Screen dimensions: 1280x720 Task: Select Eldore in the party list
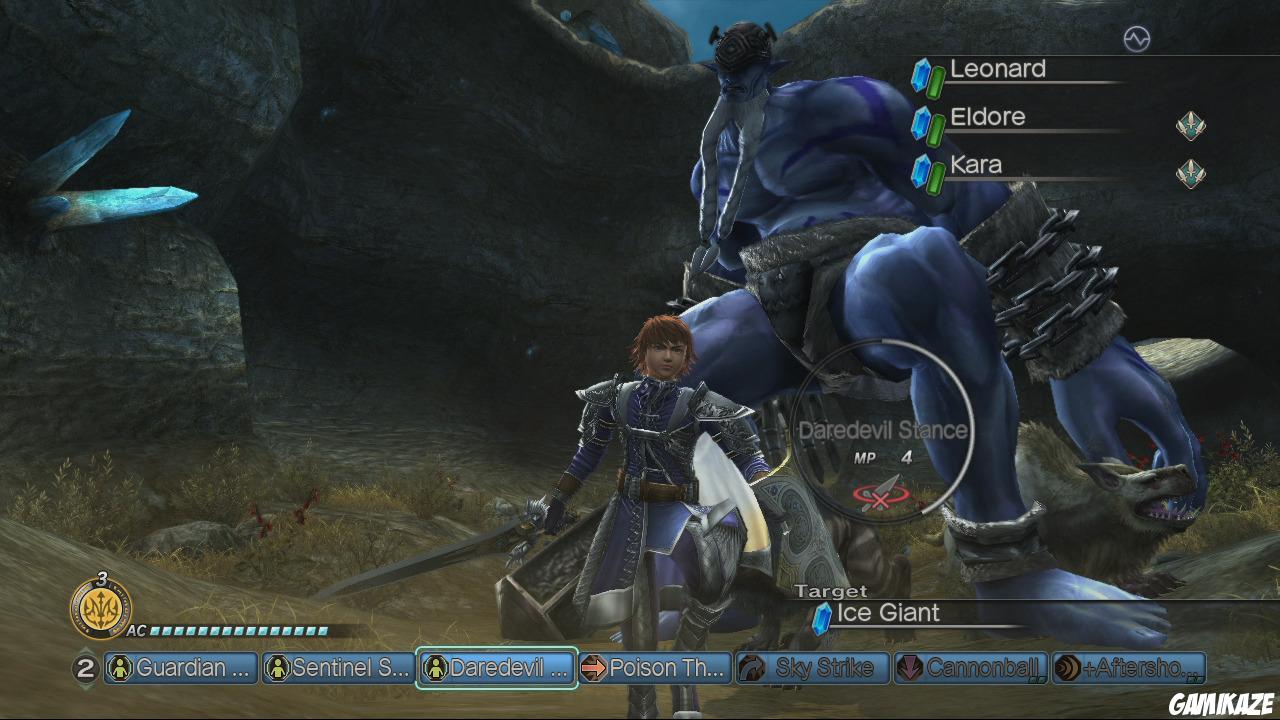[988, 117]
